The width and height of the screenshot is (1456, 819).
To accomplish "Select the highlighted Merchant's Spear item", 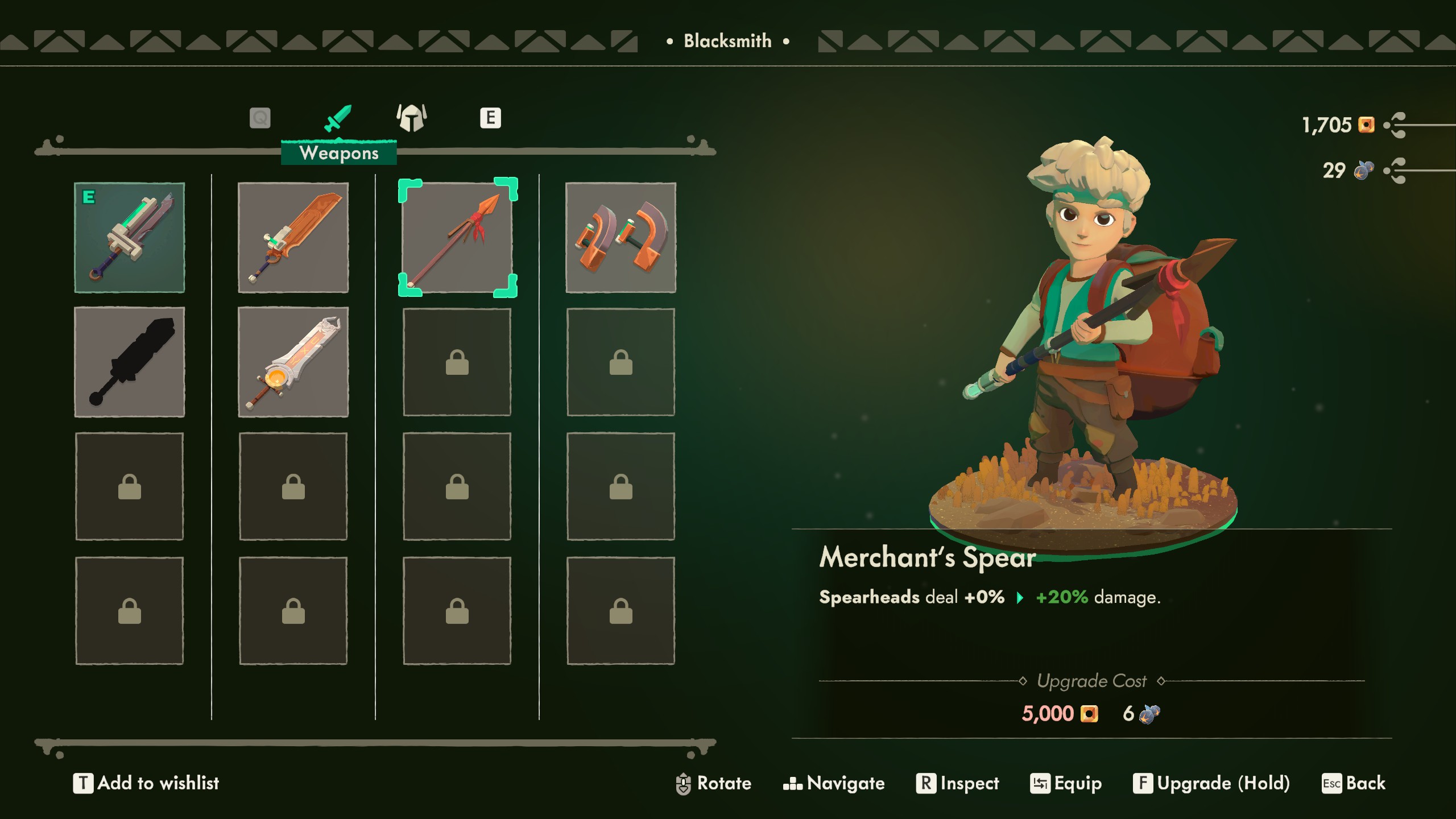I will click(457, 237).
